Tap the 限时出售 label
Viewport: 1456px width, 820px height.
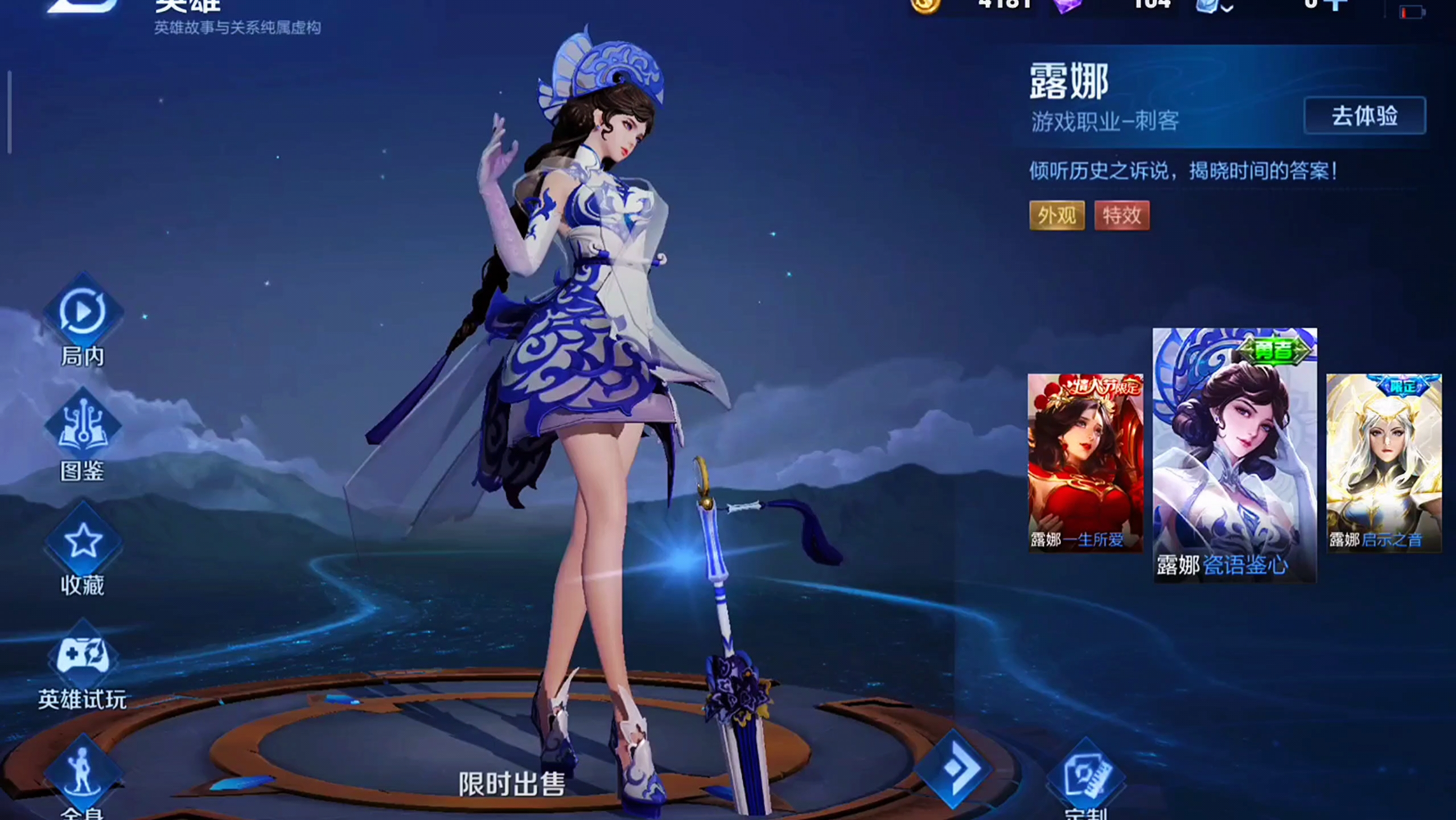[x=512, y=784]
